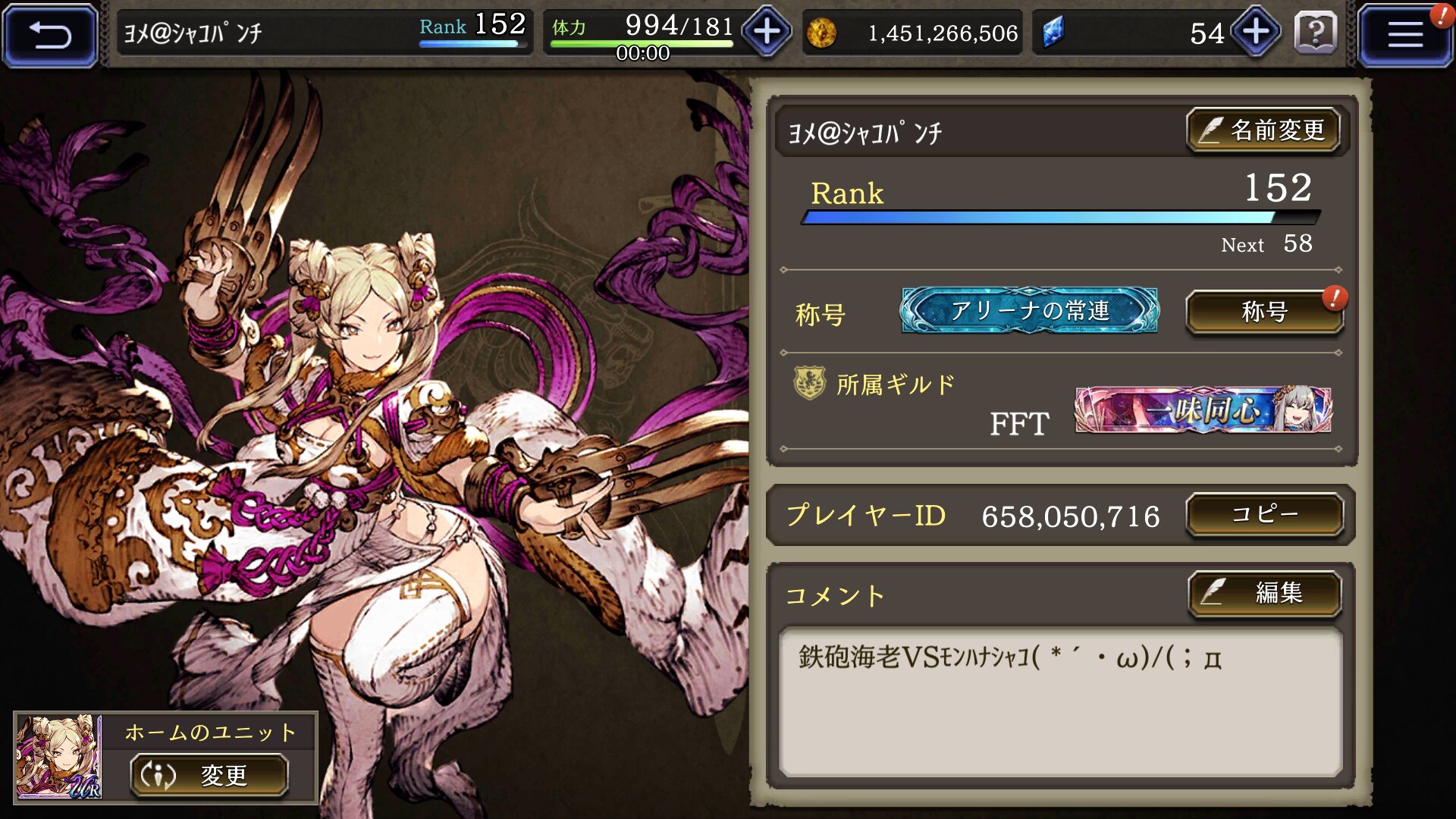Click the comment text box

click(x=1060, y=701)
